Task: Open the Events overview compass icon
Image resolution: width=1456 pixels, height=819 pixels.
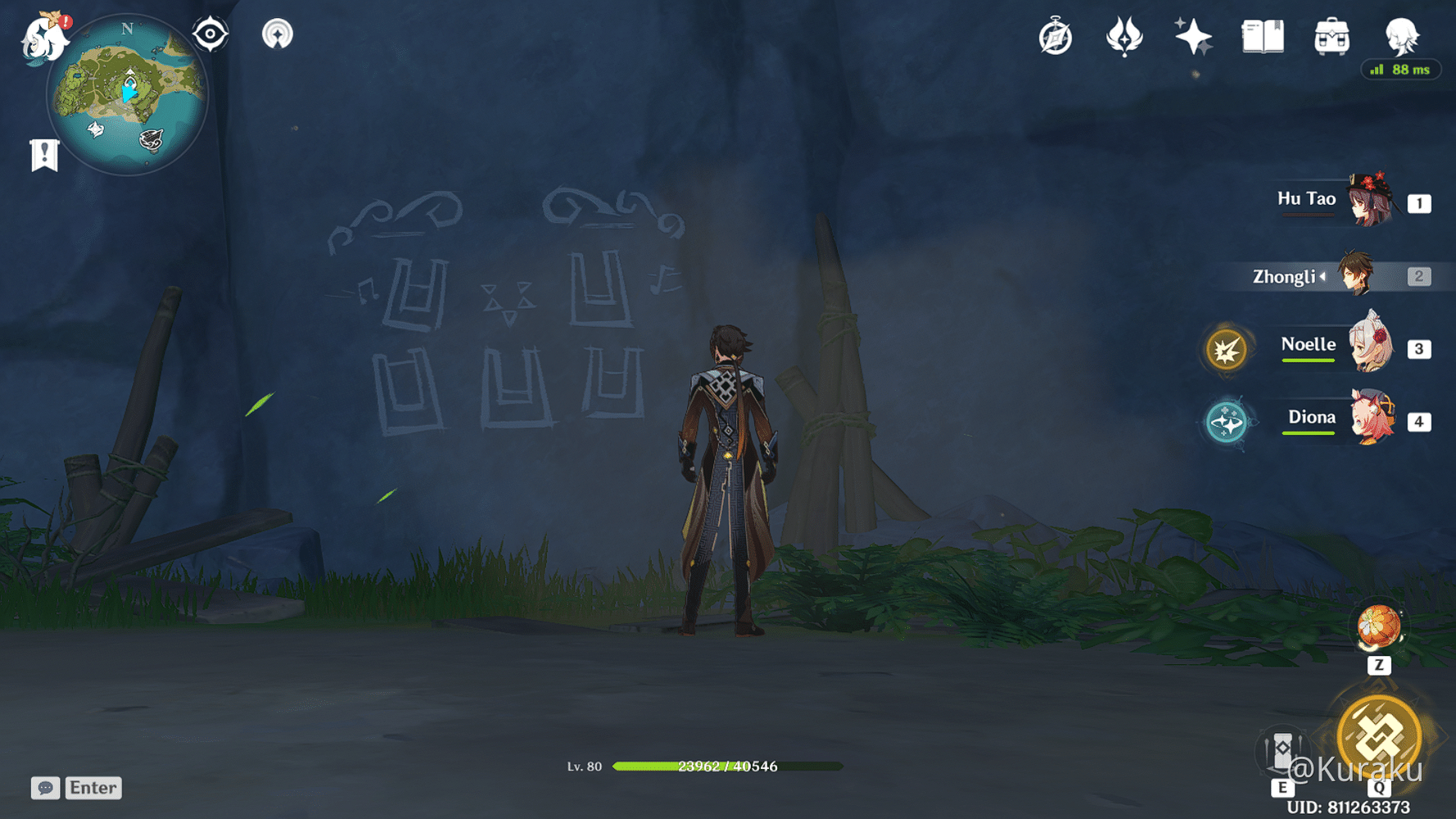Action: click(1056, 36)
